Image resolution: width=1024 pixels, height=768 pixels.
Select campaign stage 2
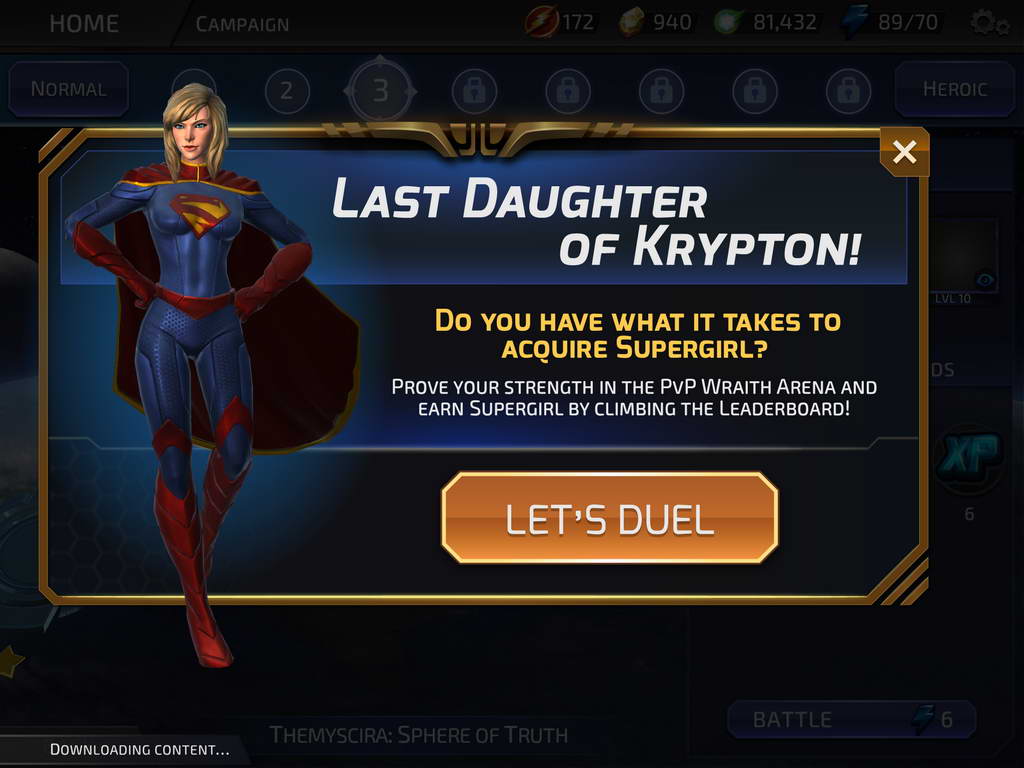286,92
